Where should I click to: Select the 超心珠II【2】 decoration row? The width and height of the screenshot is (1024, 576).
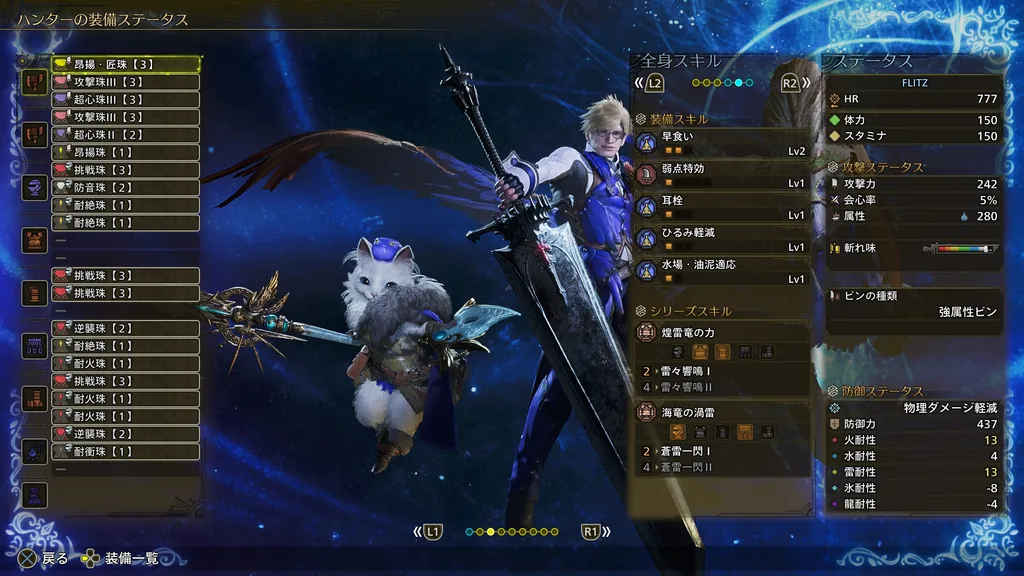point(125,134)
